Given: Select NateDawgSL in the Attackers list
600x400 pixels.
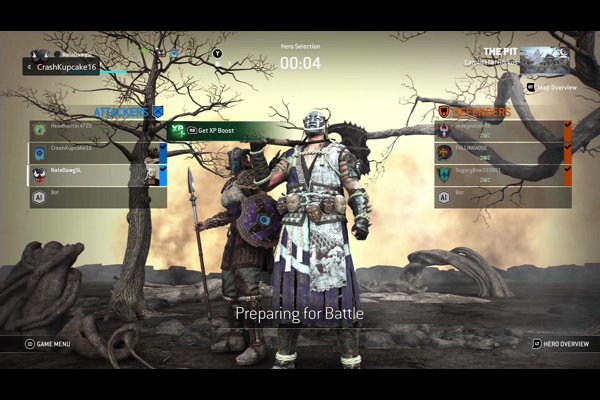Looking at the screenshot, I should point(95,175).
